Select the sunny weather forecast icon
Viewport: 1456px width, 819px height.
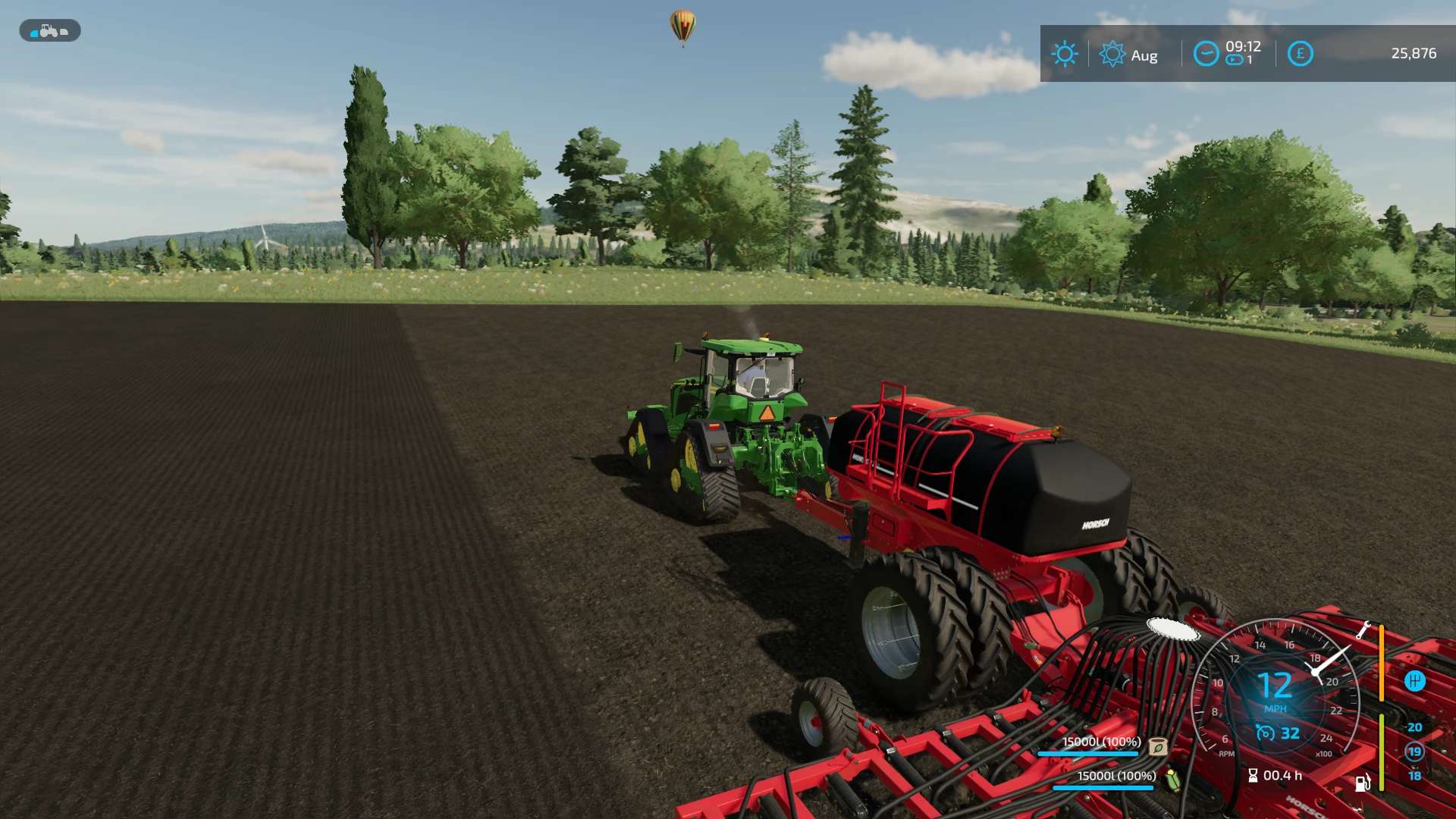click(1064, 54)
